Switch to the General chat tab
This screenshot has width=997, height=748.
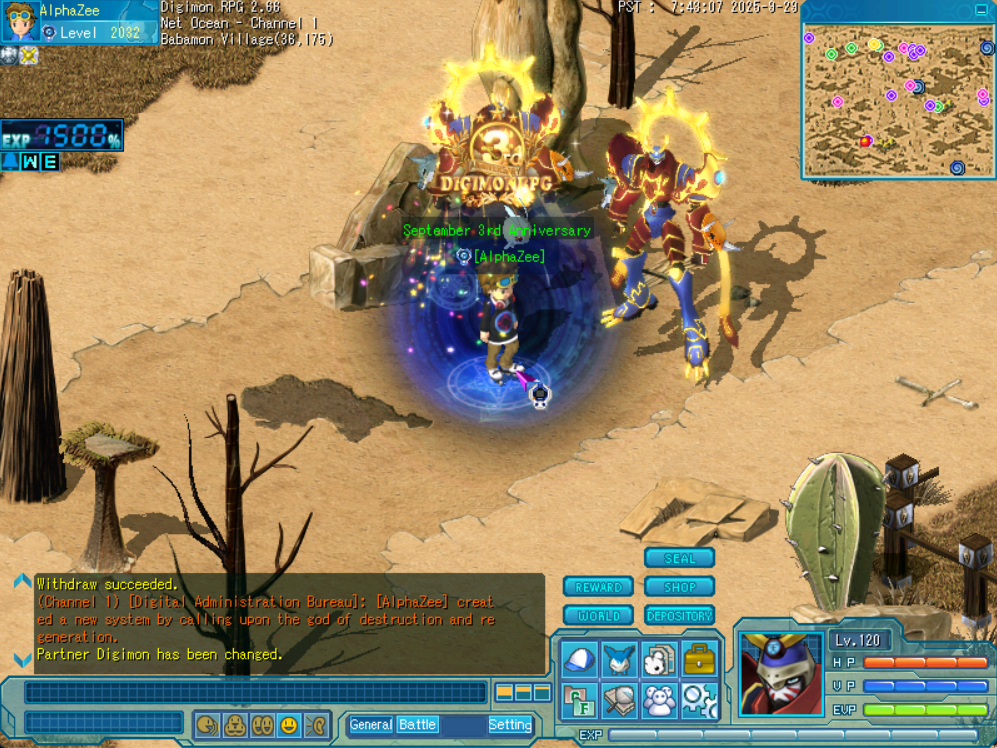371,725
